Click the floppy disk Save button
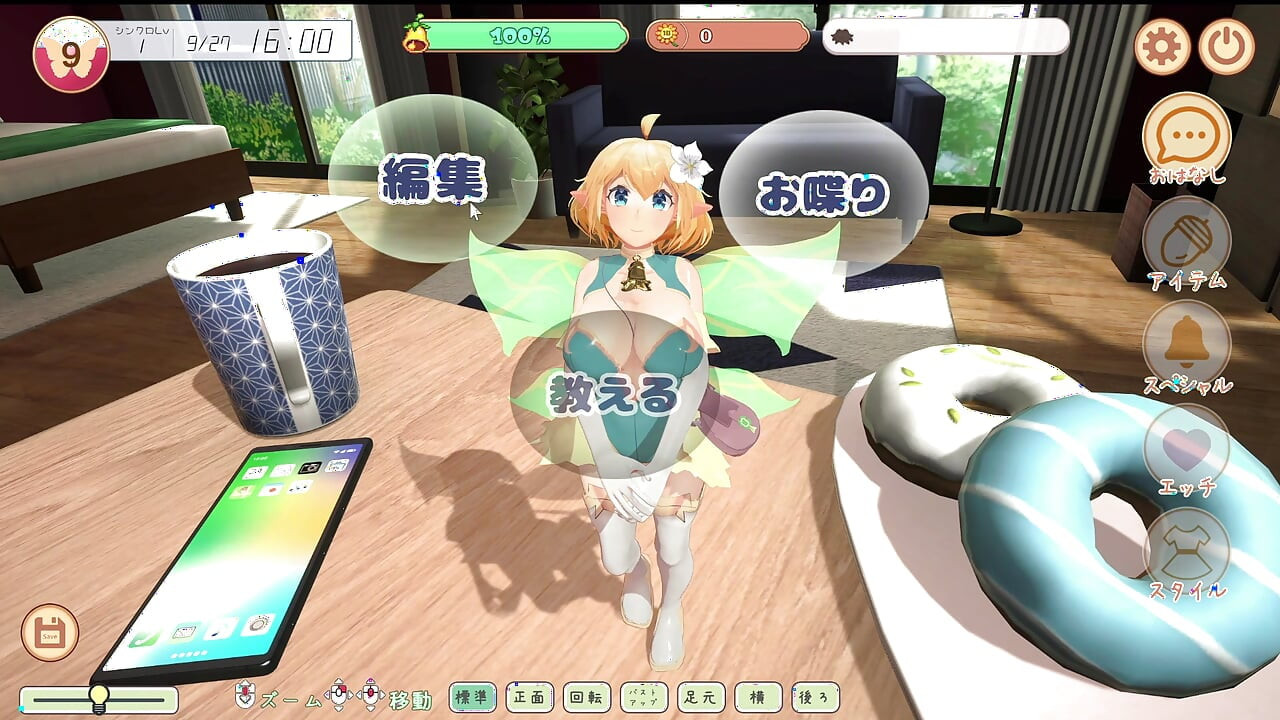 point(50,632)
